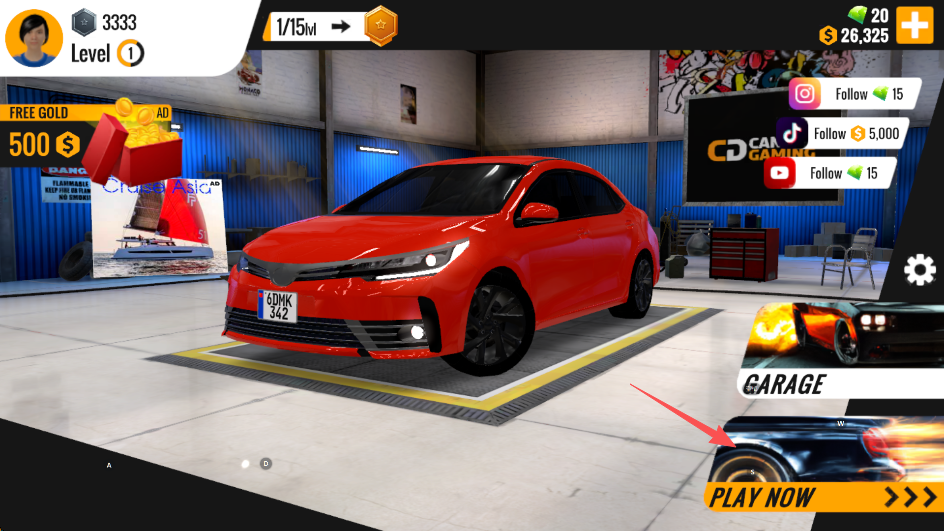Tap the orange plus to buy currency
This screenshot has width=944, height=531.
point(914,24)
